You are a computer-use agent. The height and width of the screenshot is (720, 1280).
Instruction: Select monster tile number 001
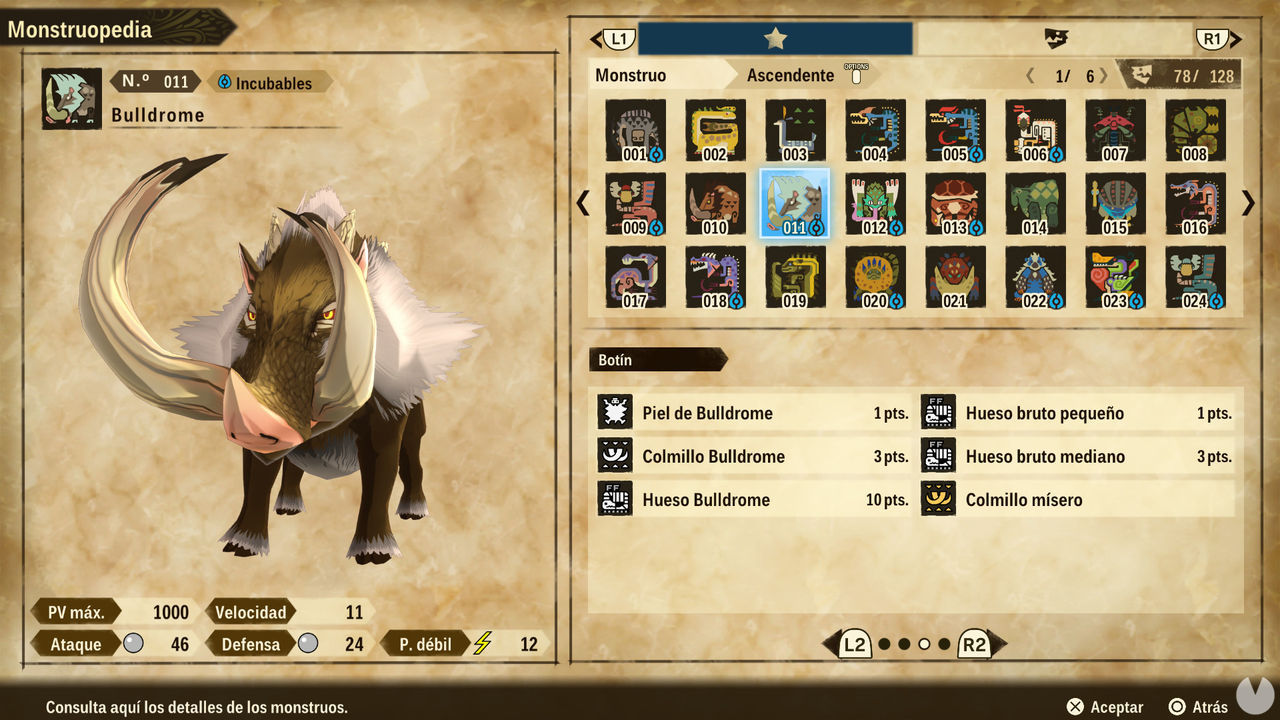click(635, 131)
